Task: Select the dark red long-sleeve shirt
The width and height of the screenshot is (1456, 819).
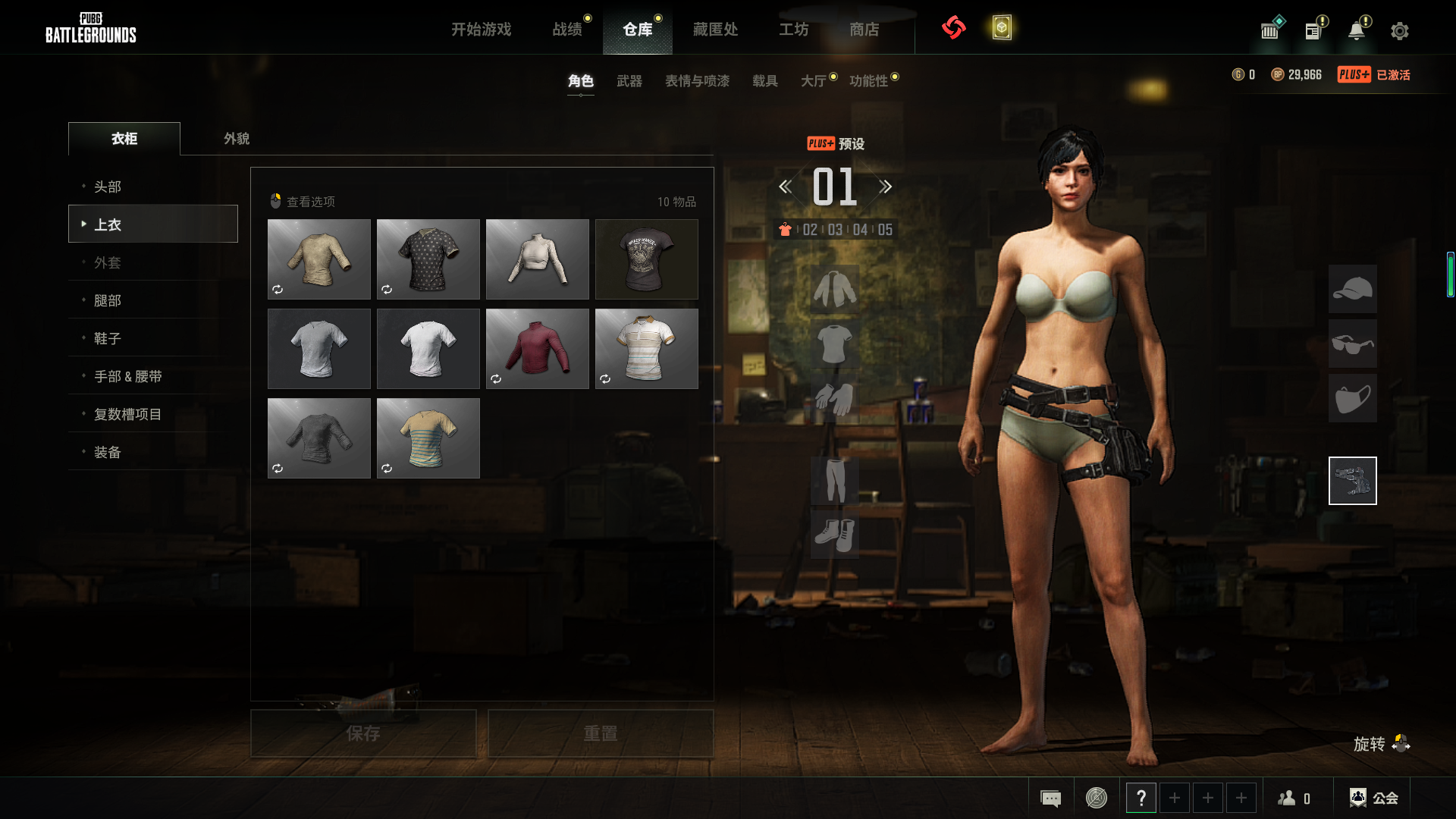Action: point(537,349)
